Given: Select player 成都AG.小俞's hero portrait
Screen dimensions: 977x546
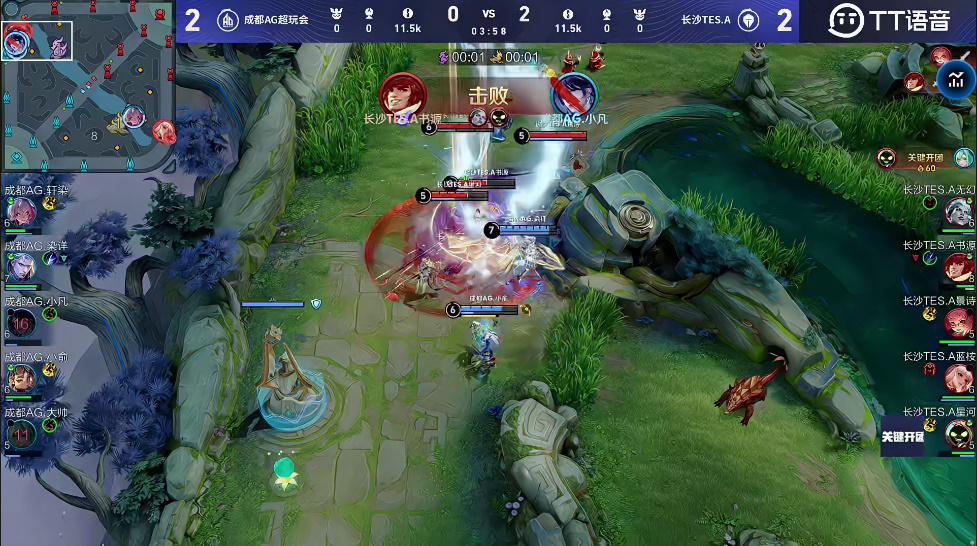Looking at the screenshot, I should (x=22, y=378).
